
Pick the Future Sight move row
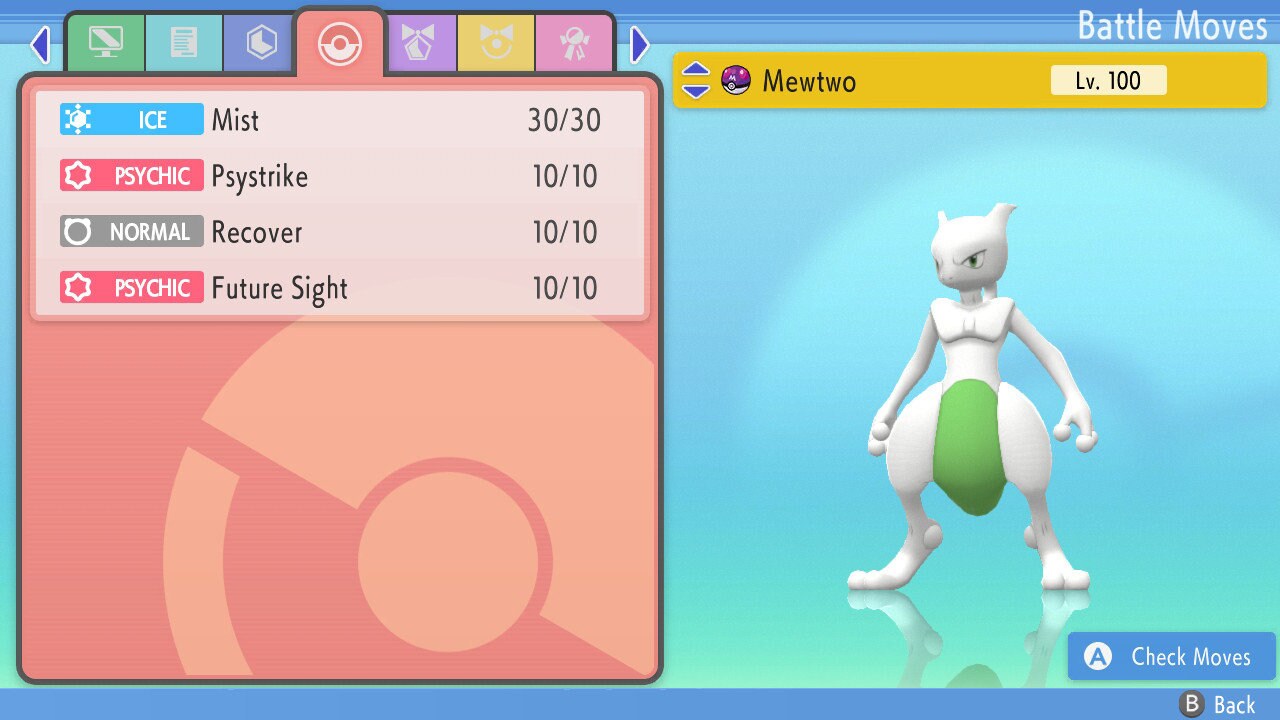coord(340,288)
